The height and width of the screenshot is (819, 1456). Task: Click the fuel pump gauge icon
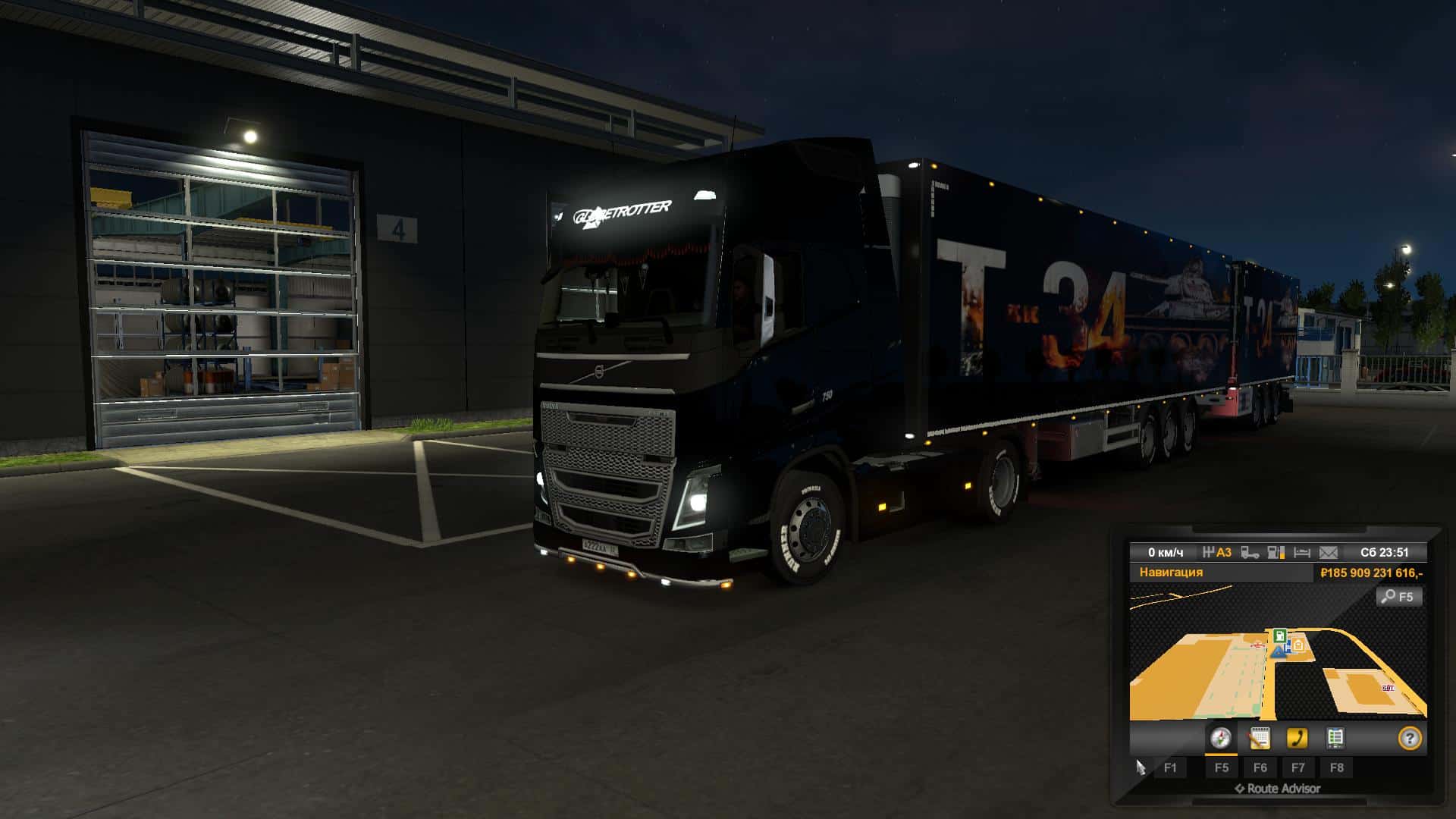[x=1276, y=553]
